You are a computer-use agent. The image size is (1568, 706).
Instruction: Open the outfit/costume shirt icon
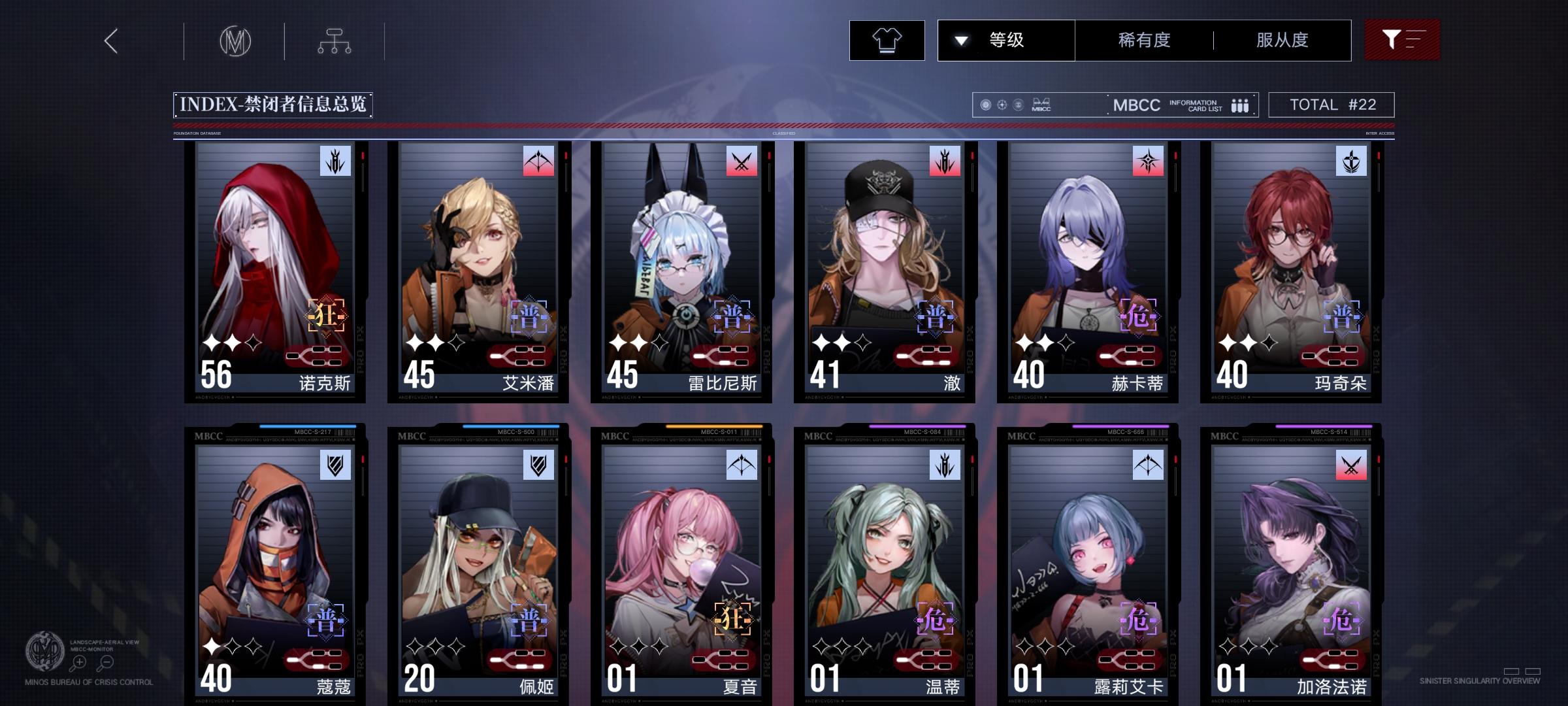887,40
